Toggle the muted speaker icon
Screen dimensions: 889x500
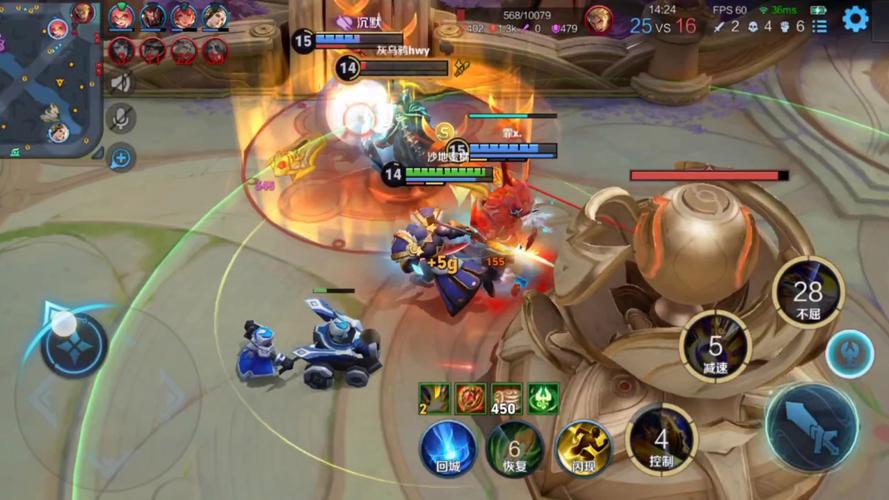coord(121,84)
